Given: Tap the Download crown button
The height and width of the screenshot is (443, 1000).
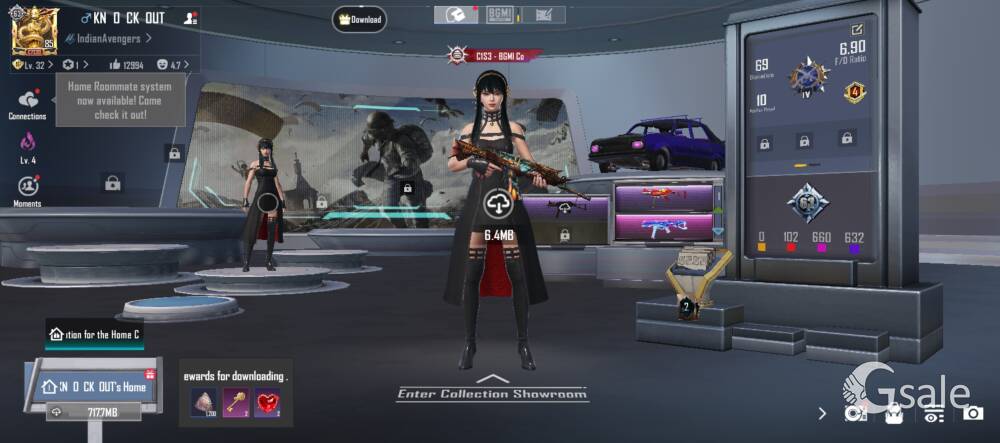Looking at the screenshot, I should click(x=360, y=18).
